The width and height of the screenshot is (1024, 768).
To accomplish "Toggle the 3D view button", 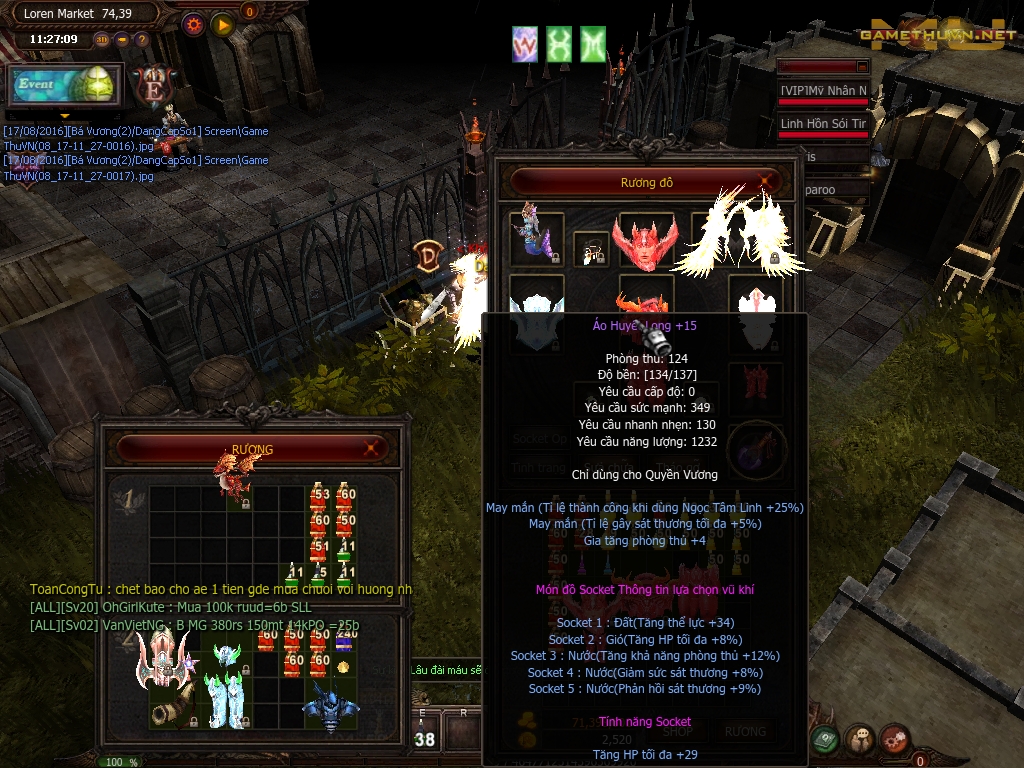I will (x=102, y=40).
